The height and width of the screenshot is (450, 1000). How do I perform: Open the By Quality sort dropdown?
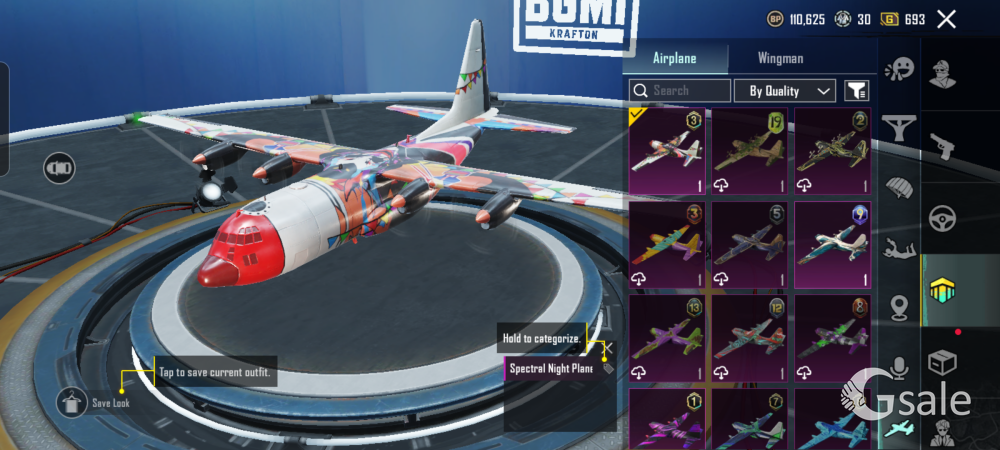[x=785, y=91]
